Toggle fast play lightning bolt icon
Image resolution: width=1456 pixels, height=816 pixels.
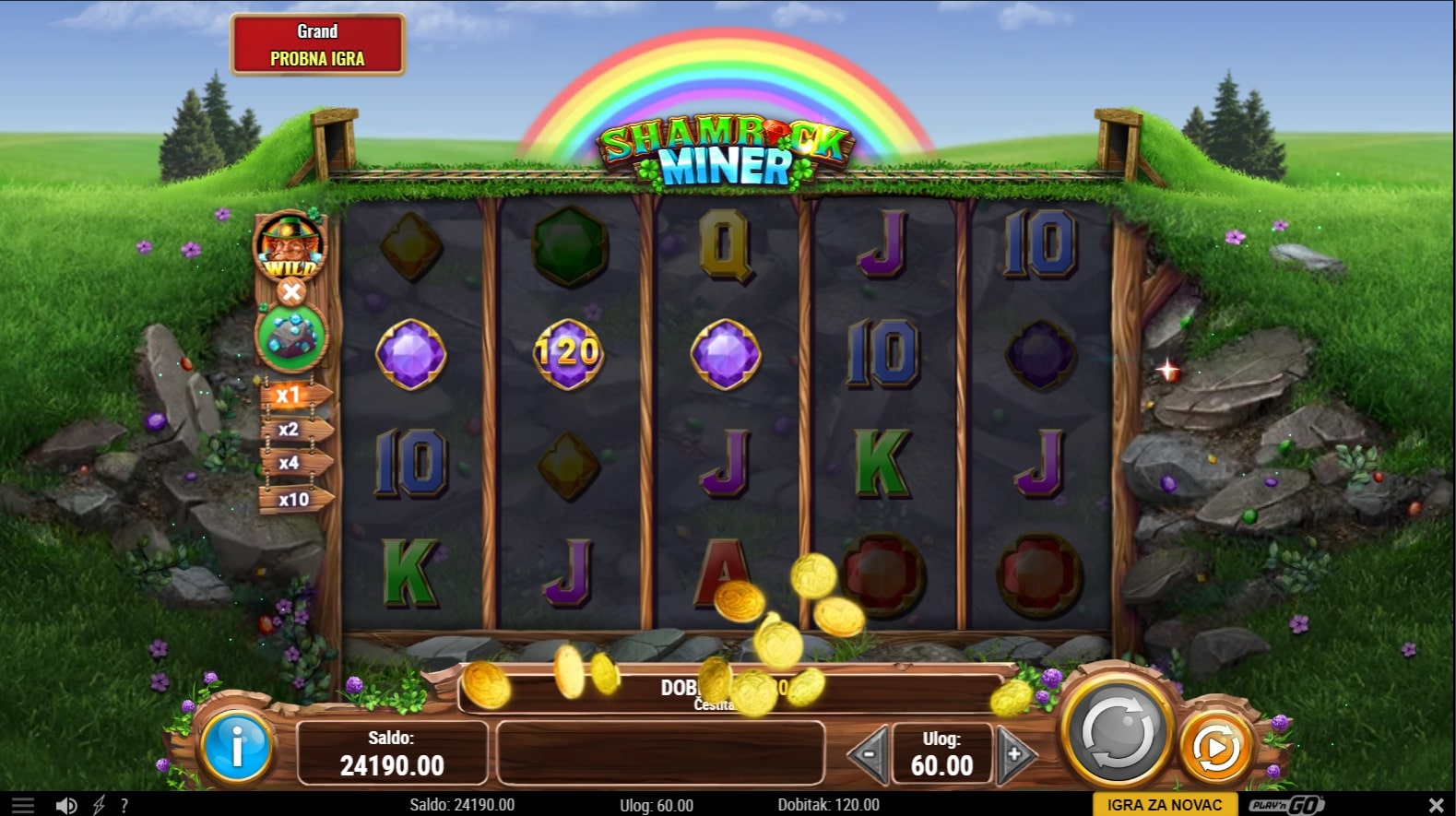pos(99,805)
